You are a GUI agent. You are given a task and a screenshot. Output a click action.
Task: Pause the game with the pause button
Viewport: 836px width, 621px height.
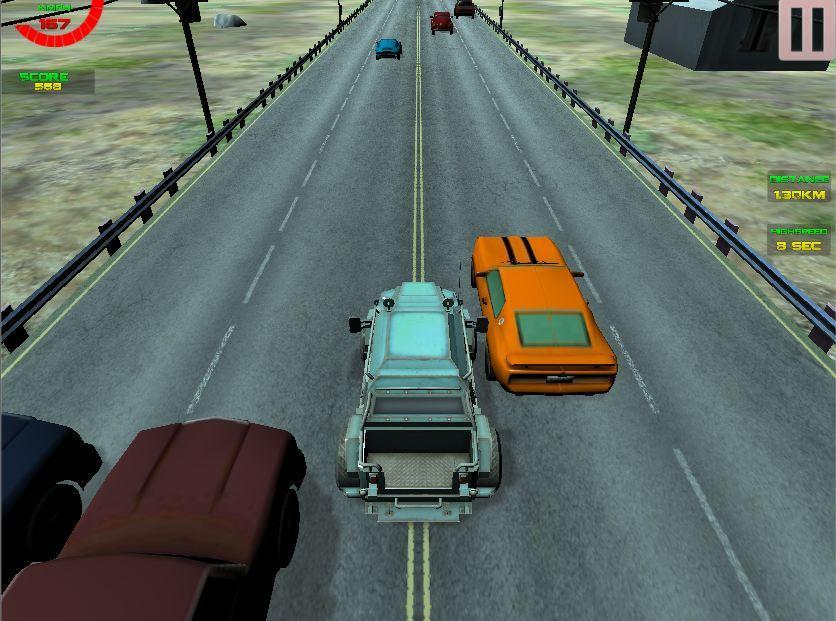[x=806, y=30]
